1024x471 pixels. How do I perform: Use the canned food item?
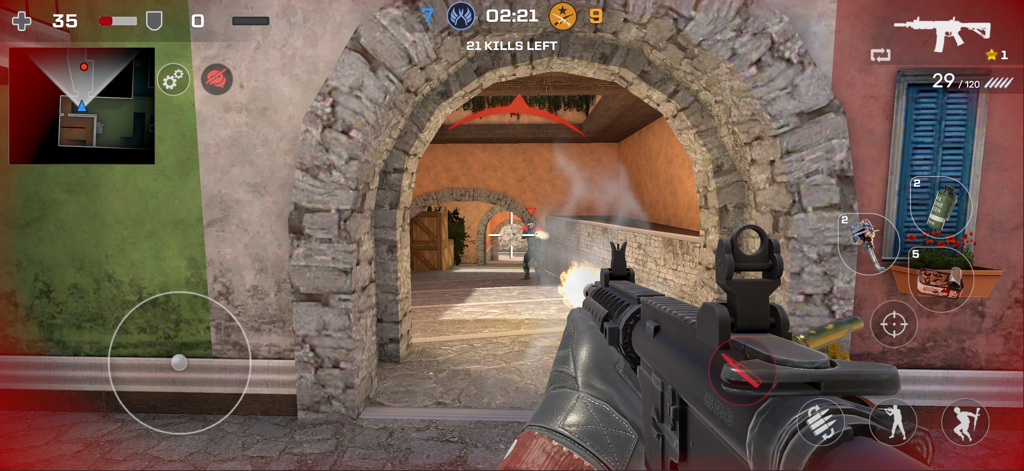pyautogui.click(x=942, y=278)
